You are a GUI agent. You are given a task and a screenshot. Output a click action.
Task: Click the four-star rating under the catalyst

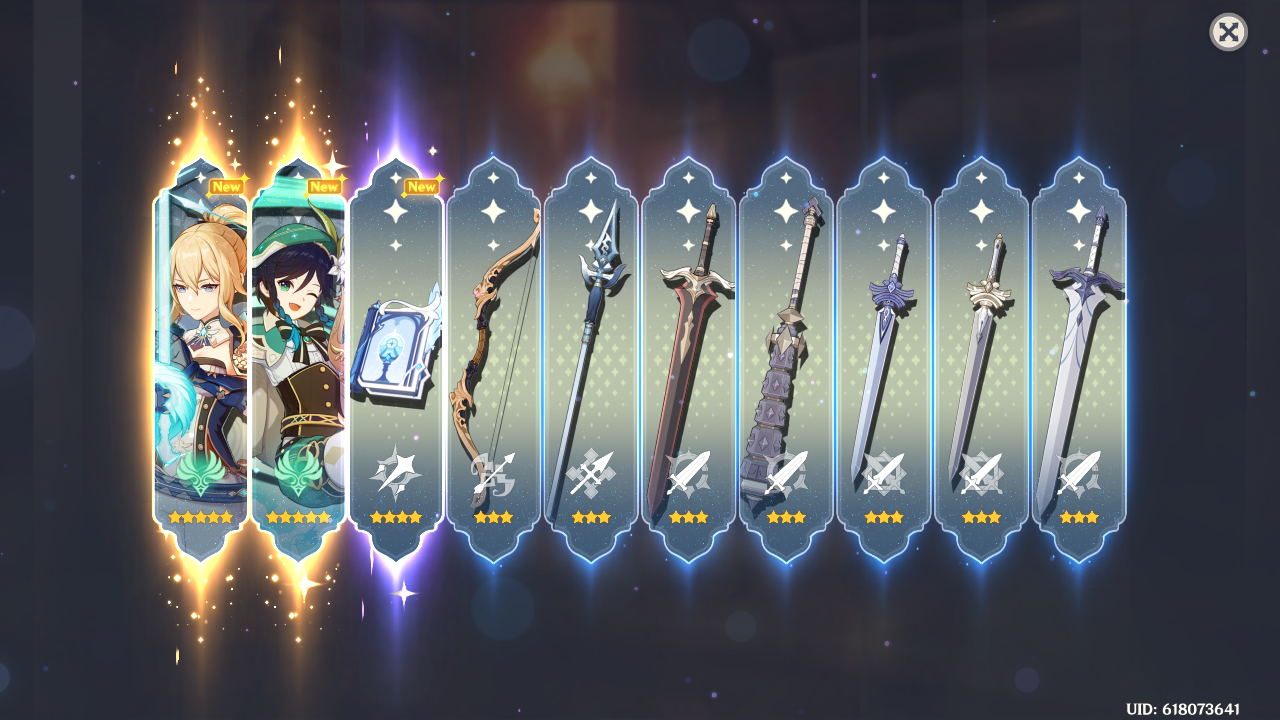[x=394, y=516]
